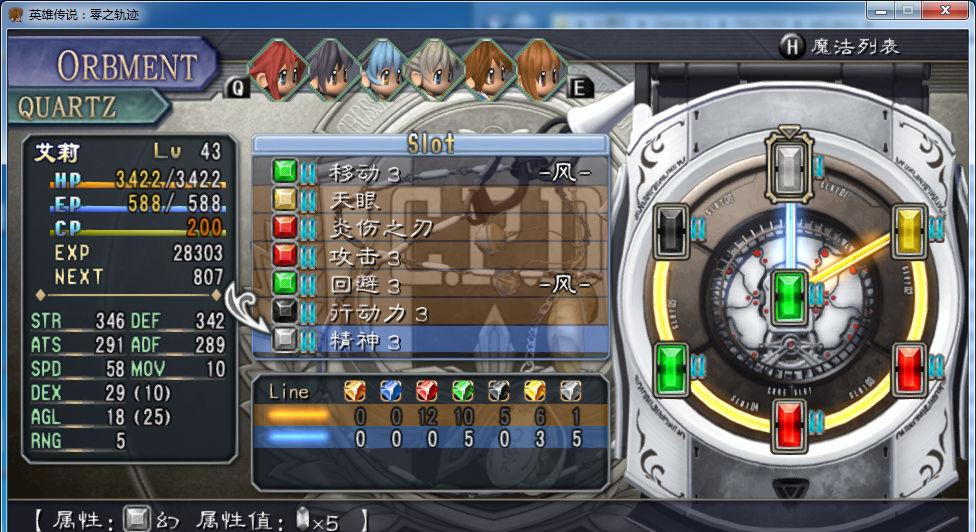Choose the 天眼 quartz entry
The height and width of the screenshot is (532, 976).
pos(430,200)
